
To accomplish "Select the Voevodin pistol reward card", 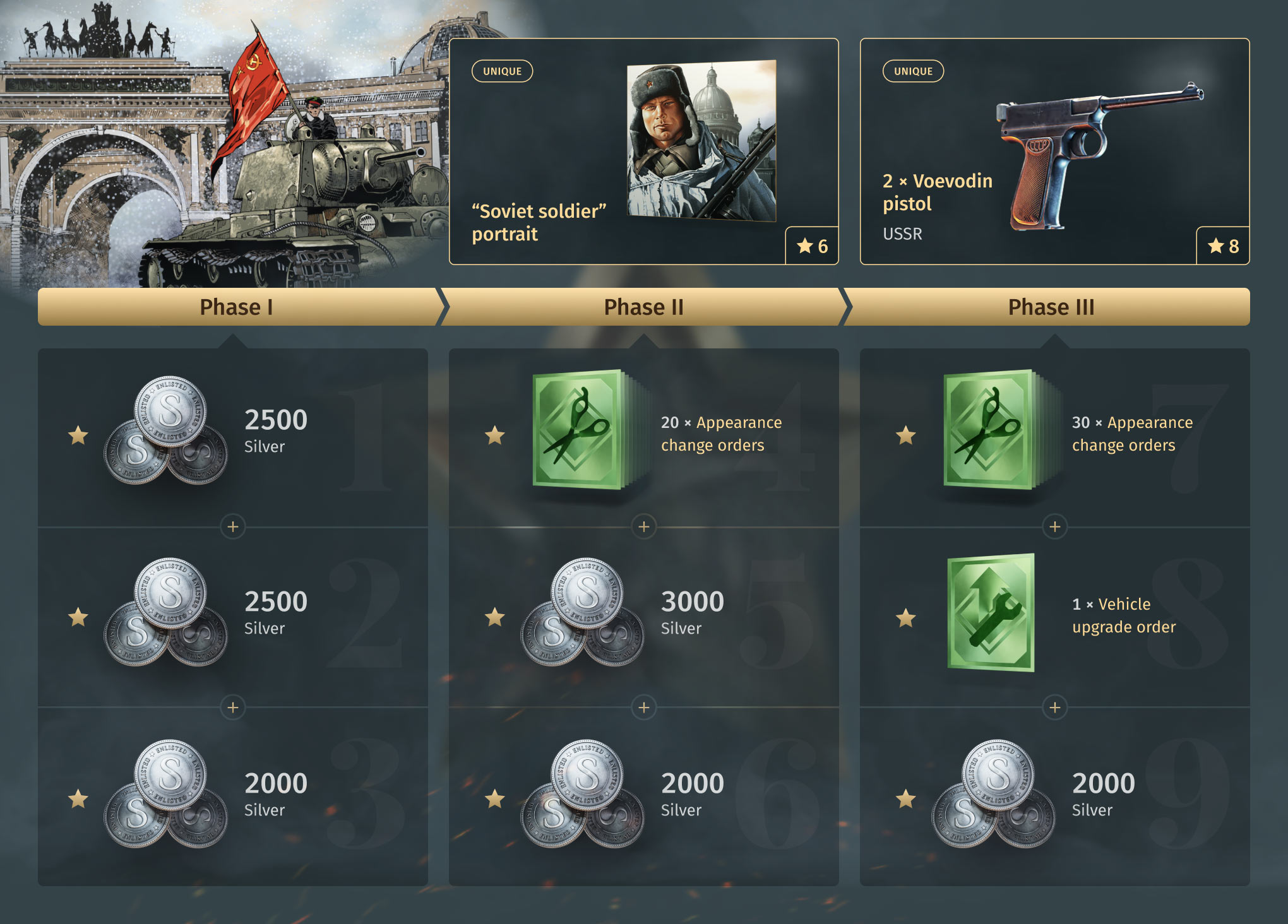I will tap(1054, 151).
